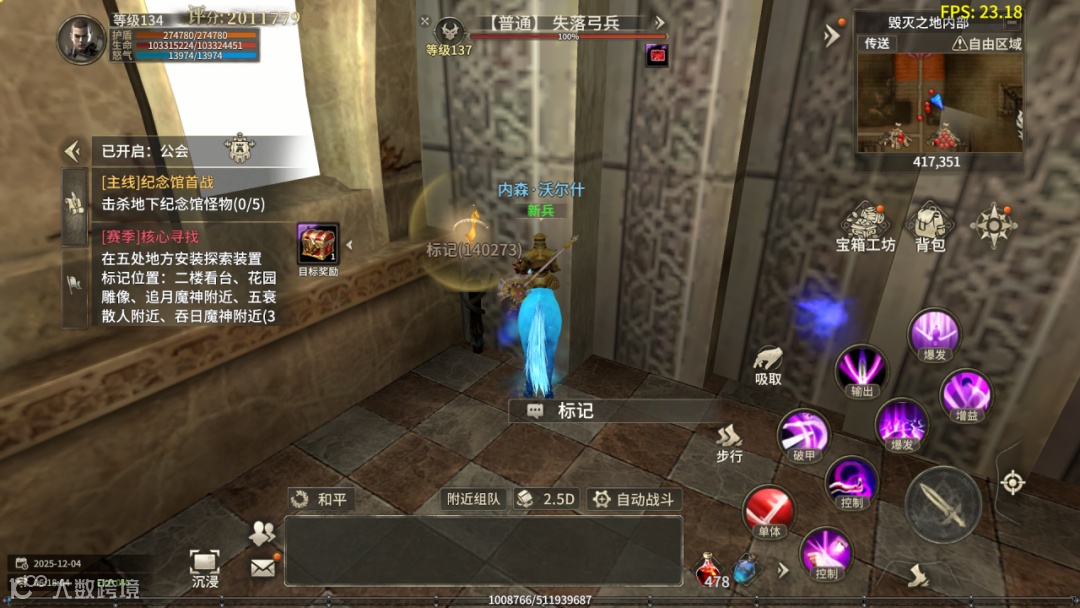Open the 背包 backpack
This screenshot has height=608, width=1080.
pos(930,226)
